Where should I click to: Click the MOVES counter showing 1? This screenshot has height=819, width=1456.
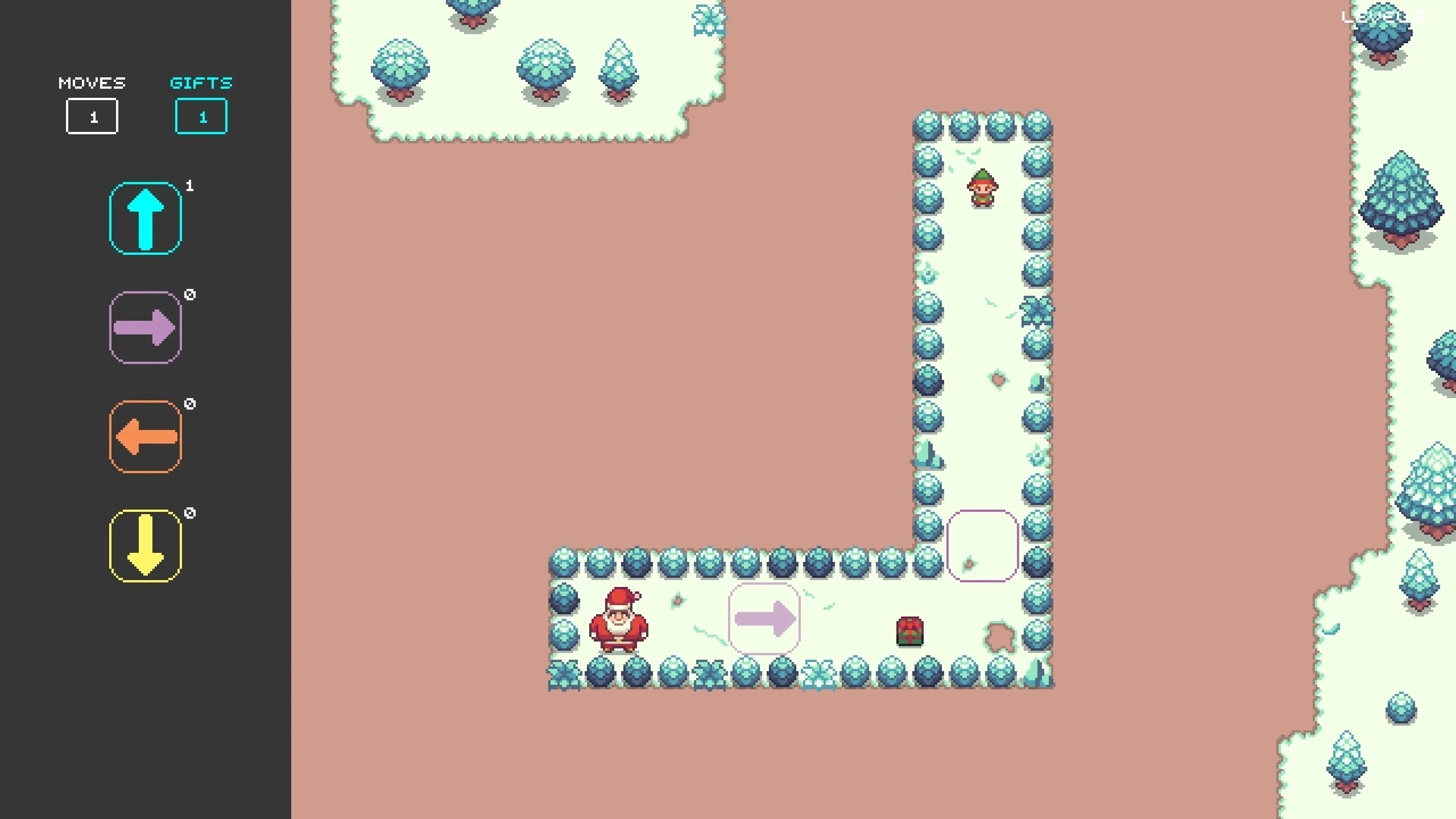point(92,116)
